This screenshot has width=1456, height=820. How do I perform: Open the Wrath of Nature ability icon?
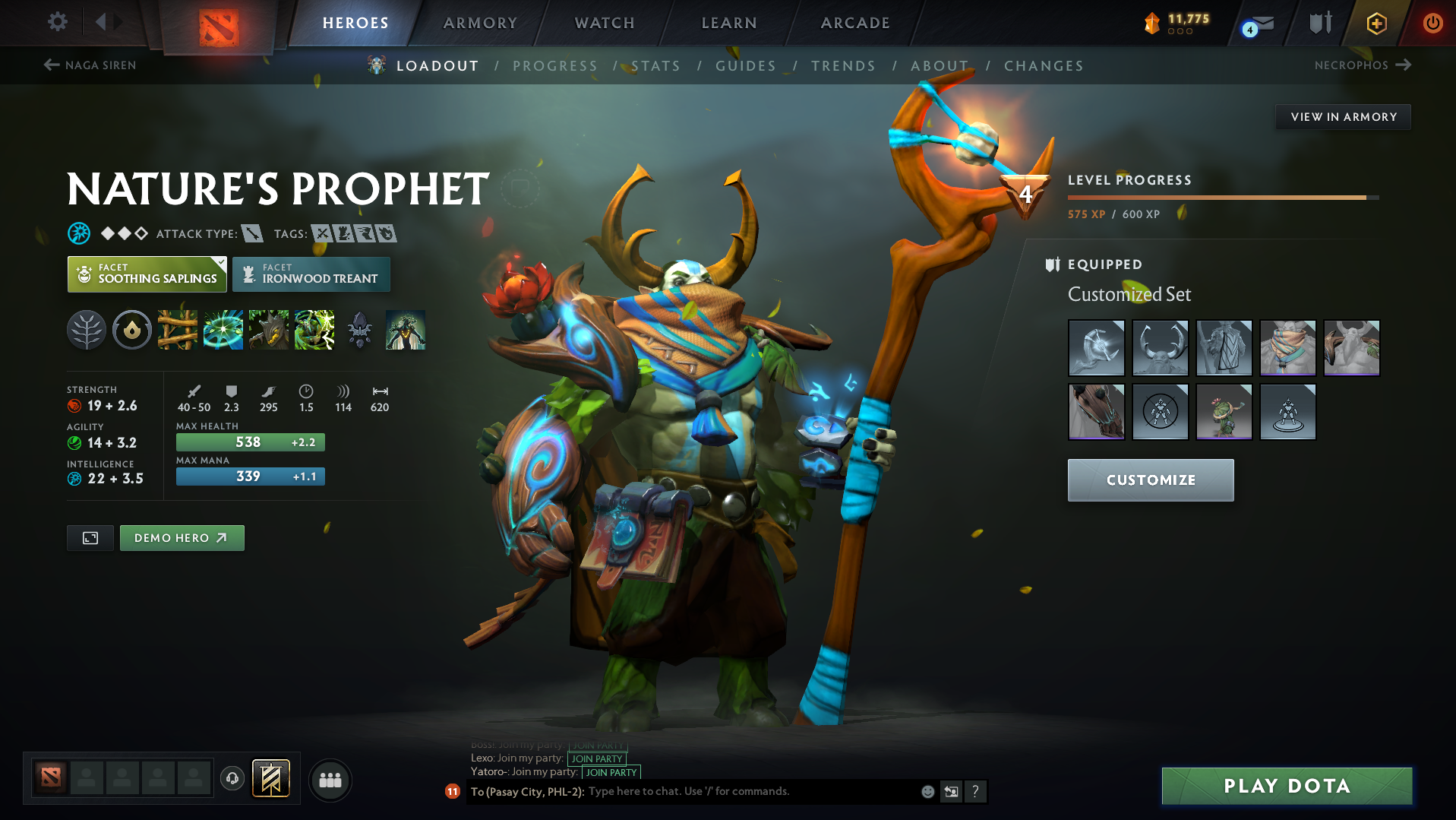[x=314, y=330]
